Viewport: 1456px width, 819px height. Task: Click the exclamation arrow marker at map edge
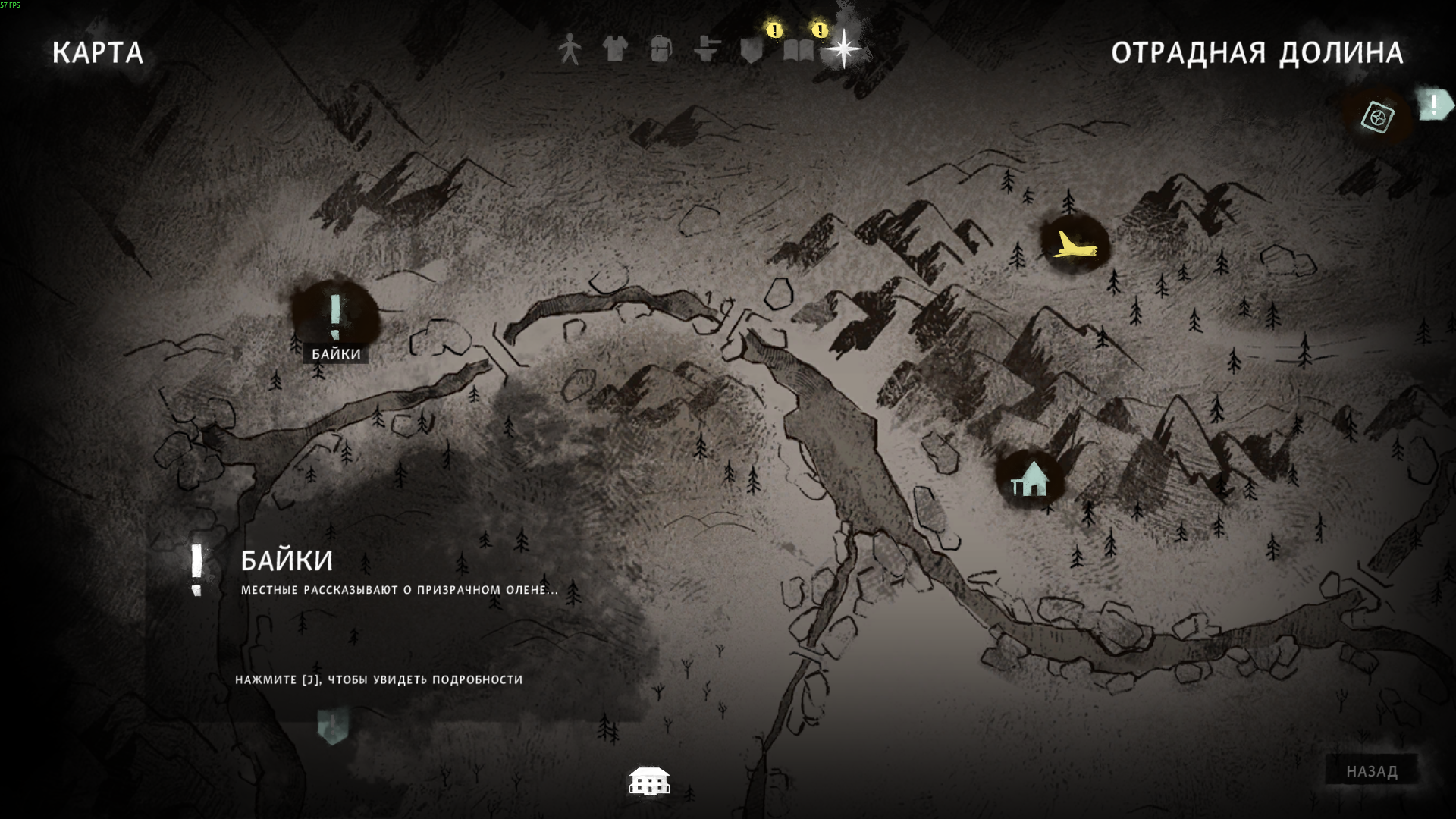point(1434,105)
